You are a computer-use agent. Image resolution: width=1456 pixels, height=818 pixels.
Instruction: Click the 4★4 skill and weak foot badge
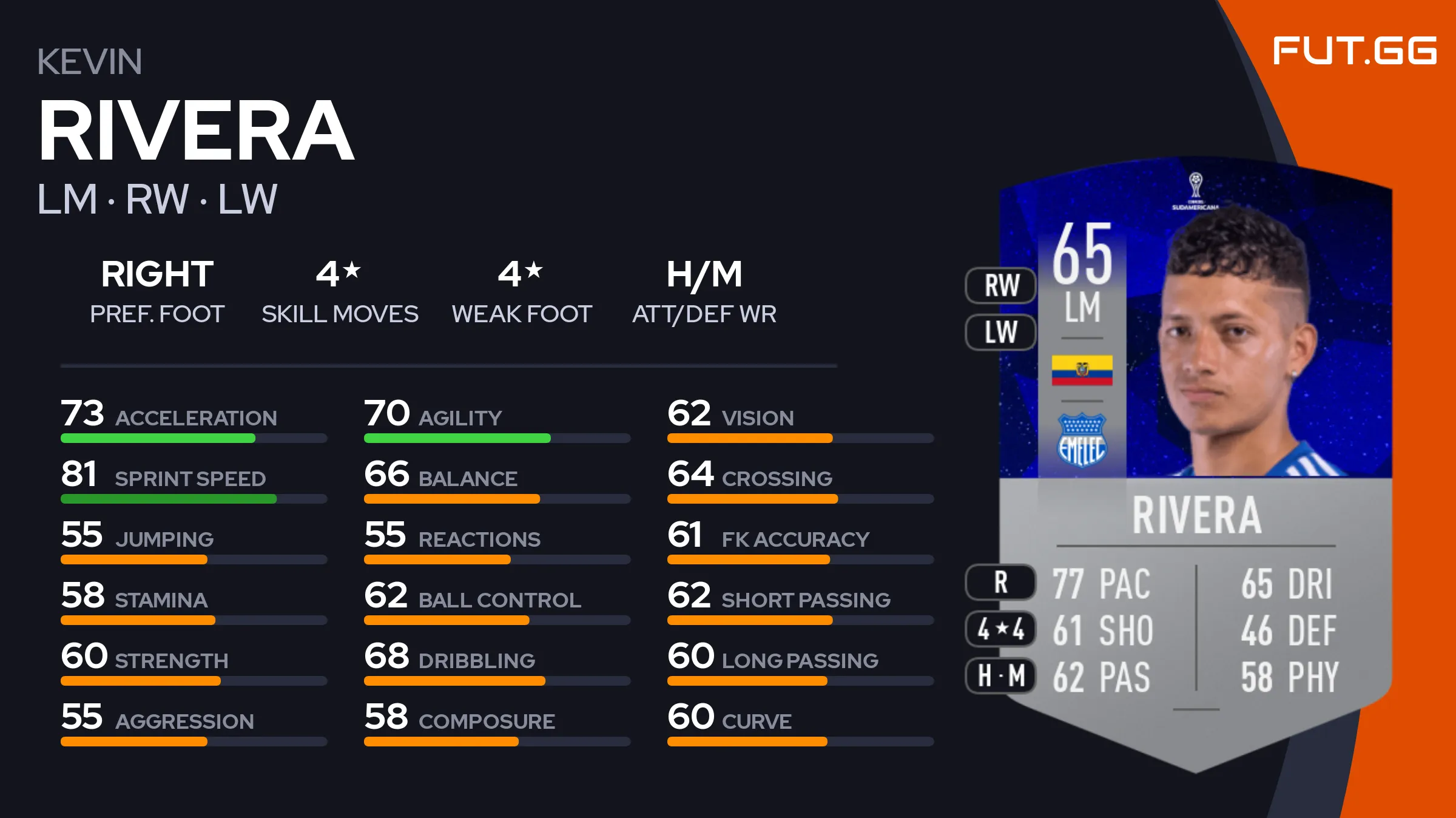pos(1001,629)
